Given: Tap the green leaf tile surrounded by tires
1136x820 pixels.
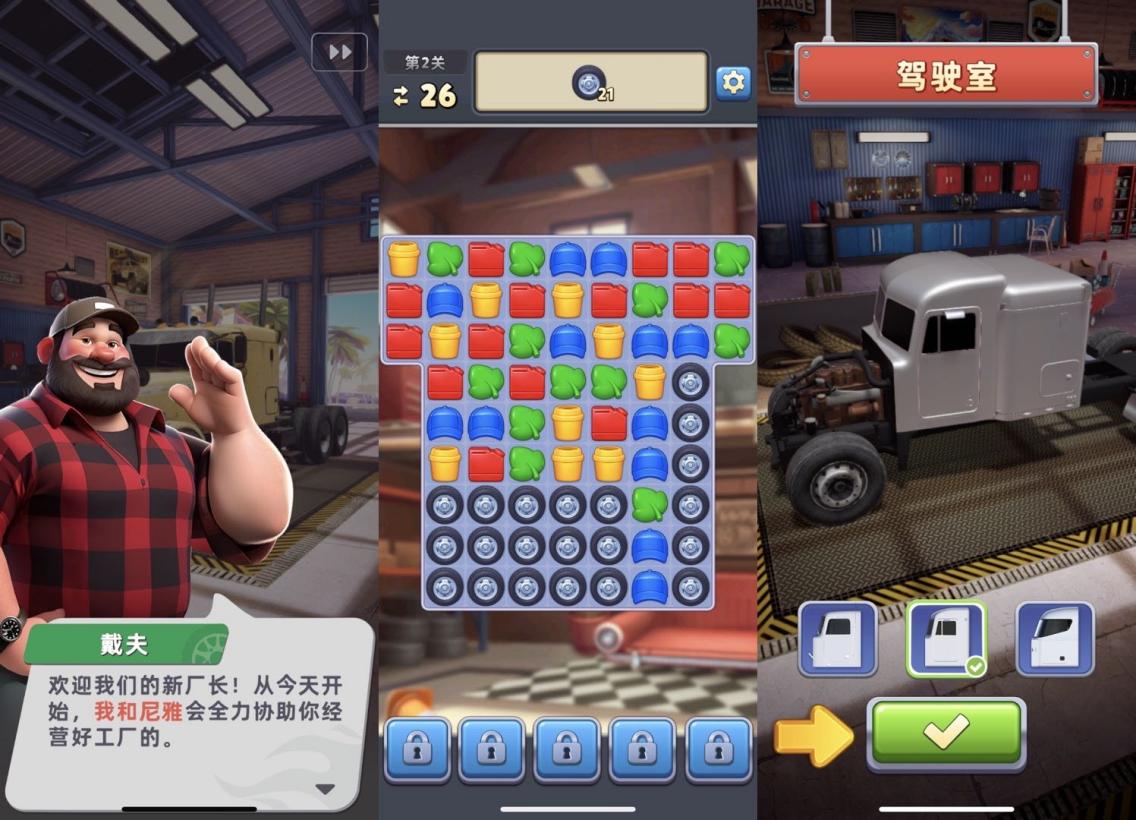Looking at the screenshot, I should tap(649, 504).
